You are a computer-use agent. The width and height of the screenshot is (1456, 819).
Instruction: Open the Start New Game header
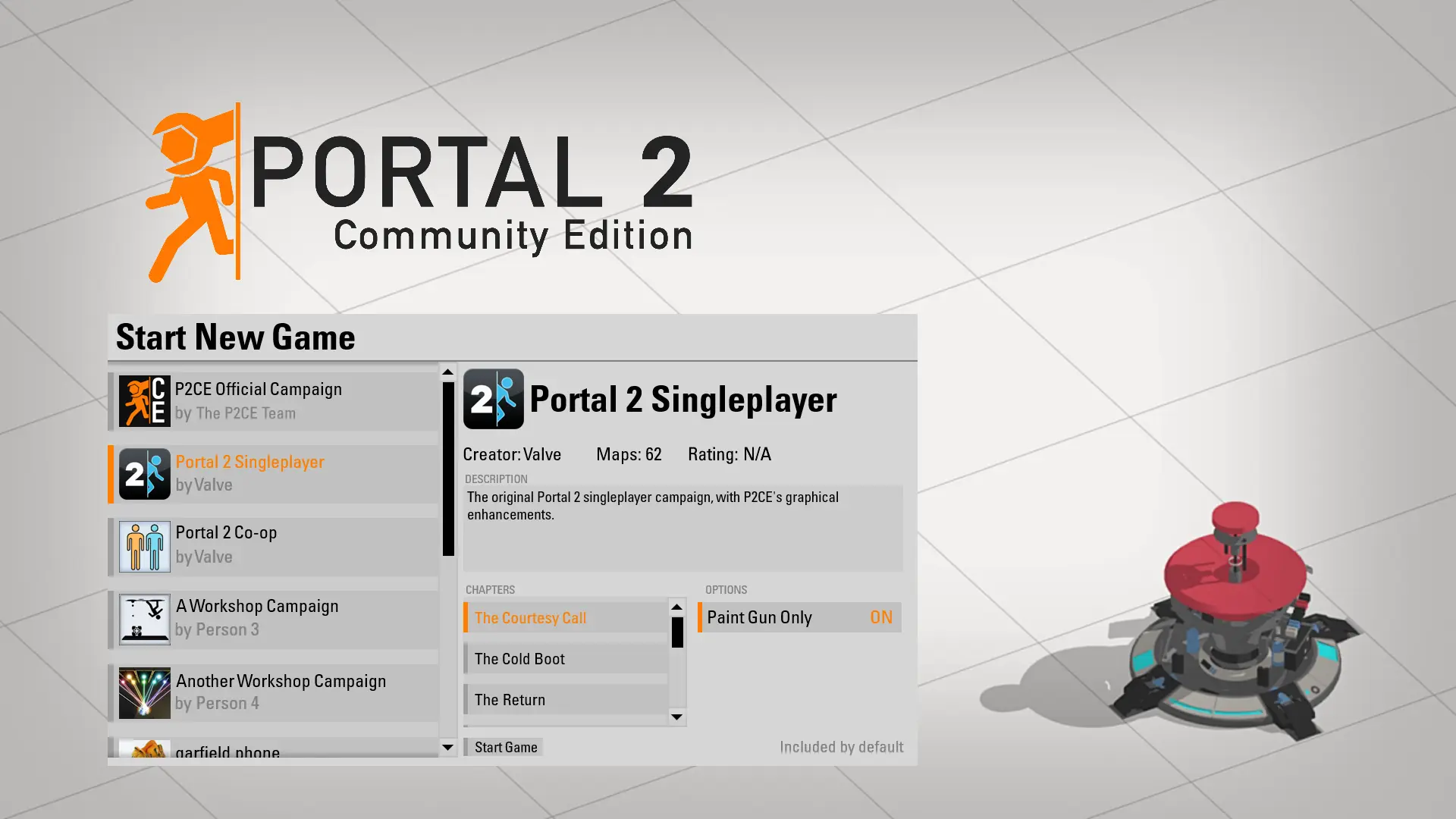click(235, 337)
